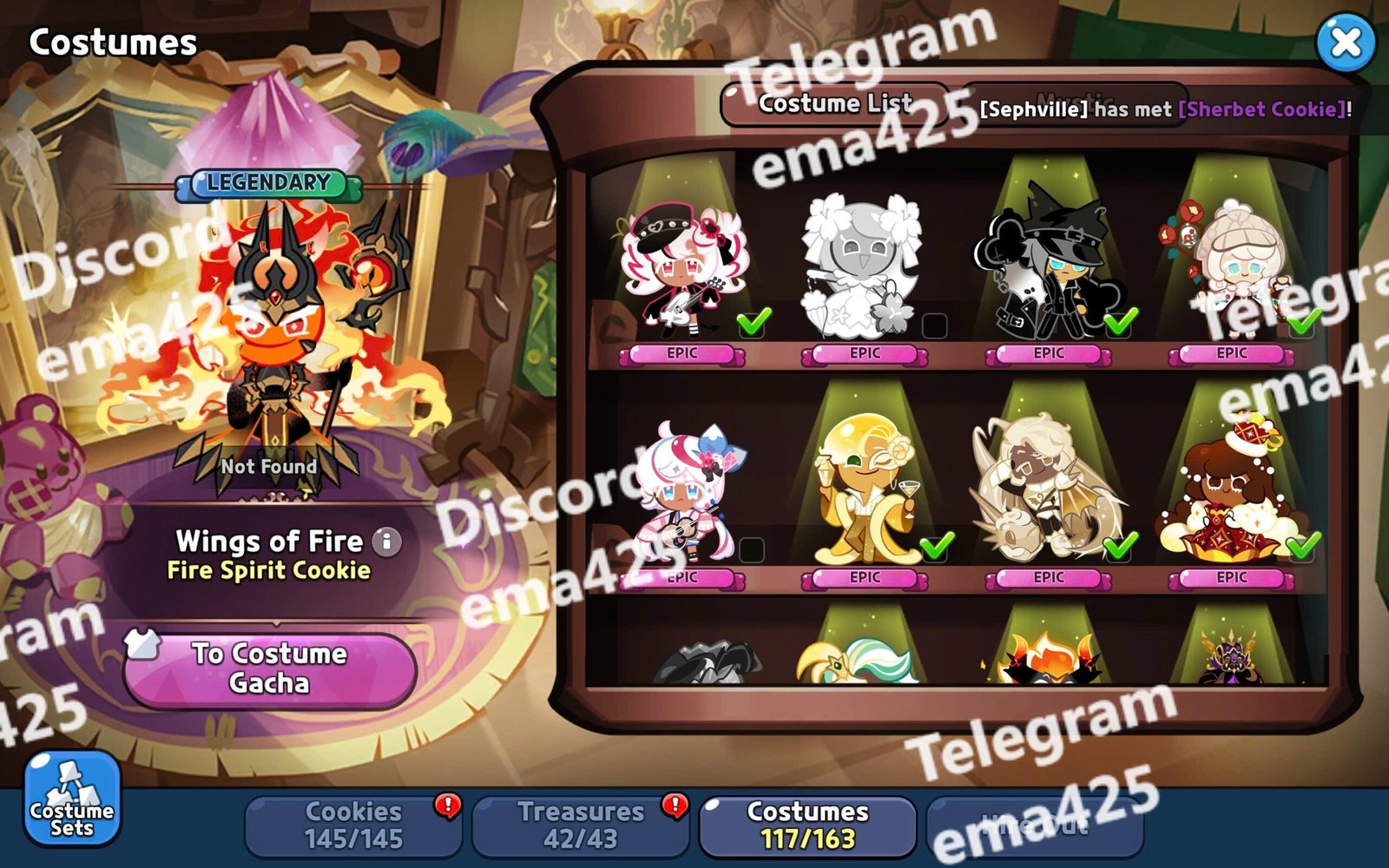Close the Costumes screen
1389x868 pixels.
(x=1345, y=42)
